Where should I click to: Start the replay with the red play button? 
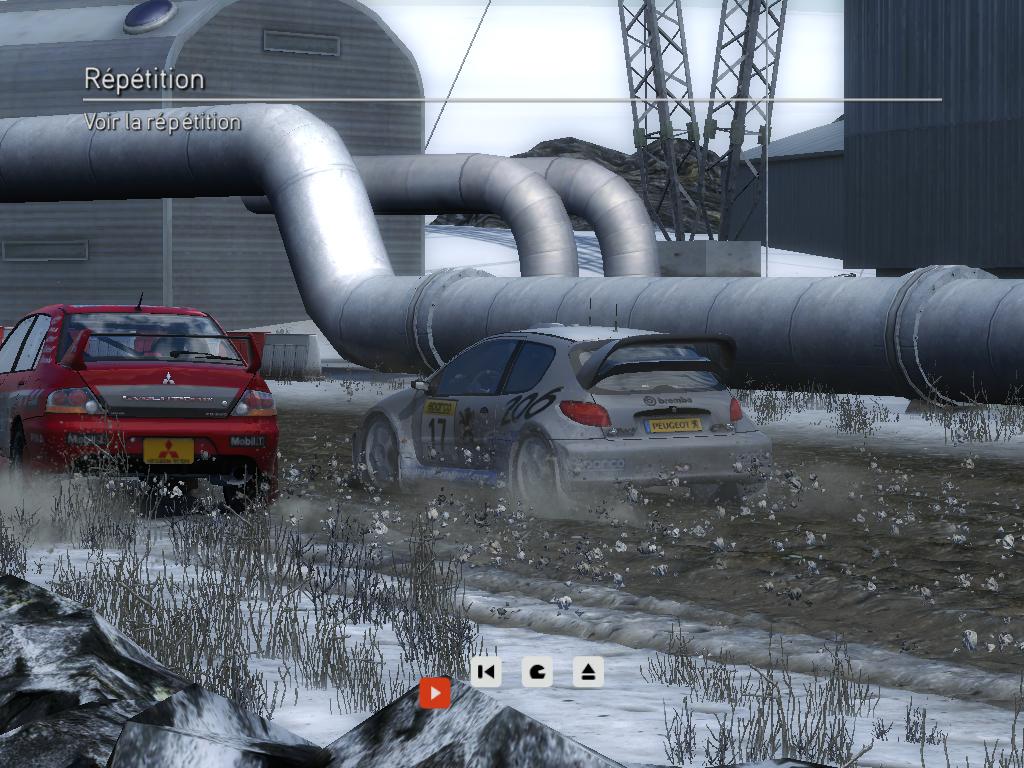434,692
